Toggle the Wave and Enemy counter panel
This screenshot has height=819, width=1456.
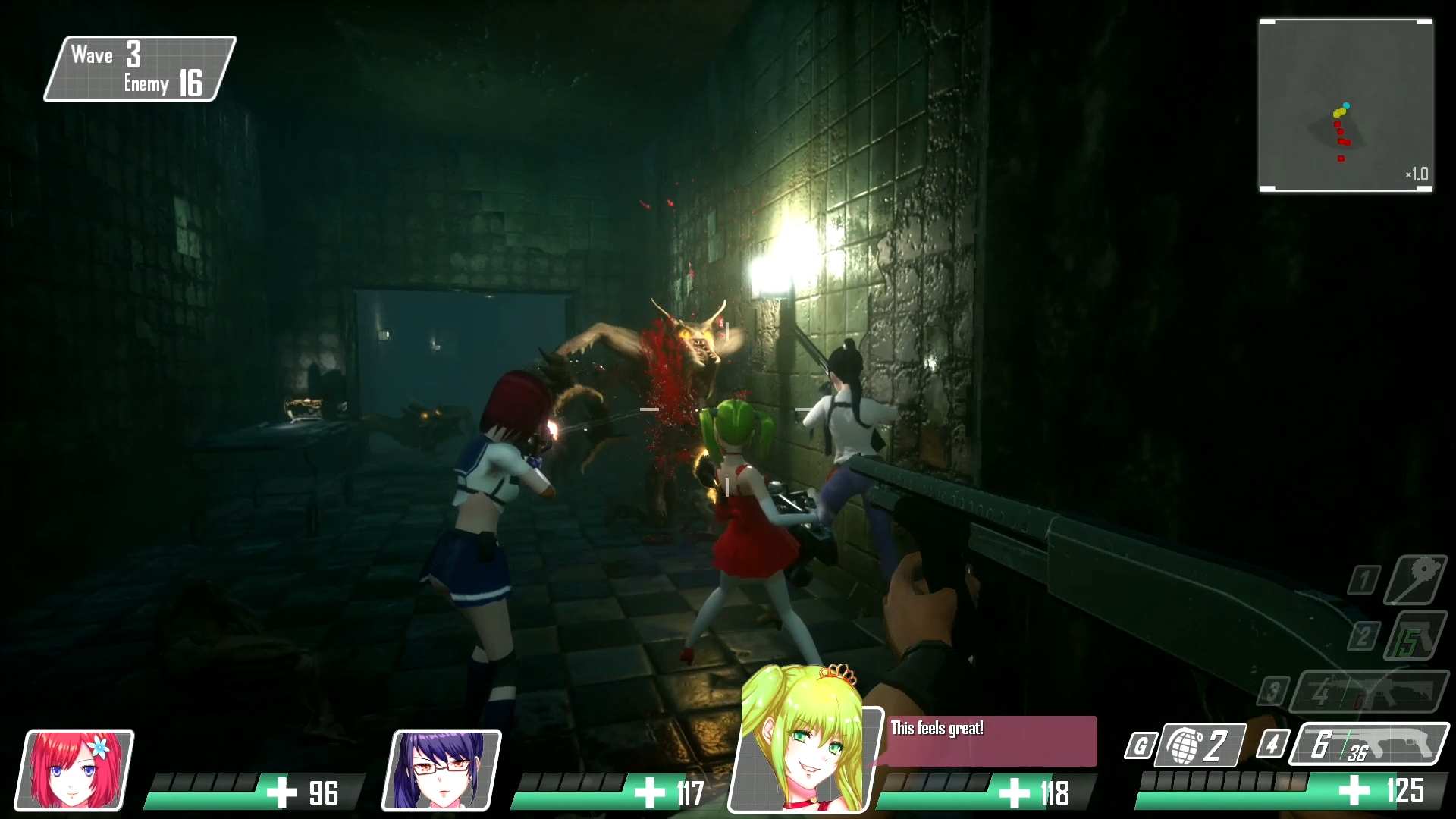139,69
